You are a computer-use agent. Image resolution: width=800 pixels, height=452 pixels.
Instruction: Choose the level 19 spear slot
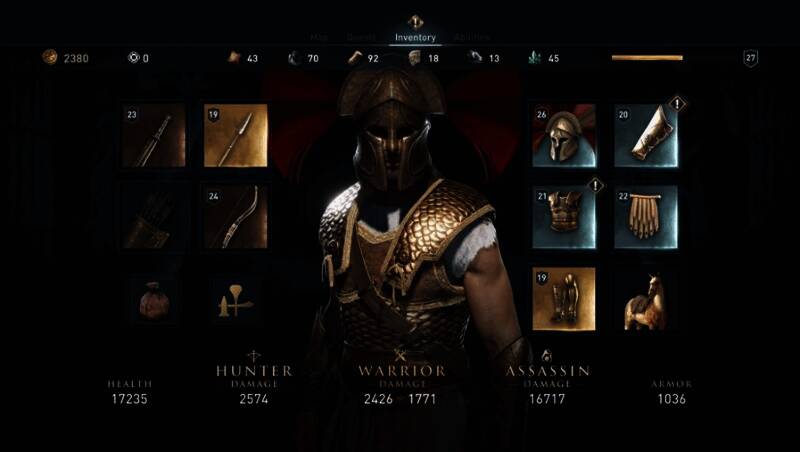(x=236, y=136)
